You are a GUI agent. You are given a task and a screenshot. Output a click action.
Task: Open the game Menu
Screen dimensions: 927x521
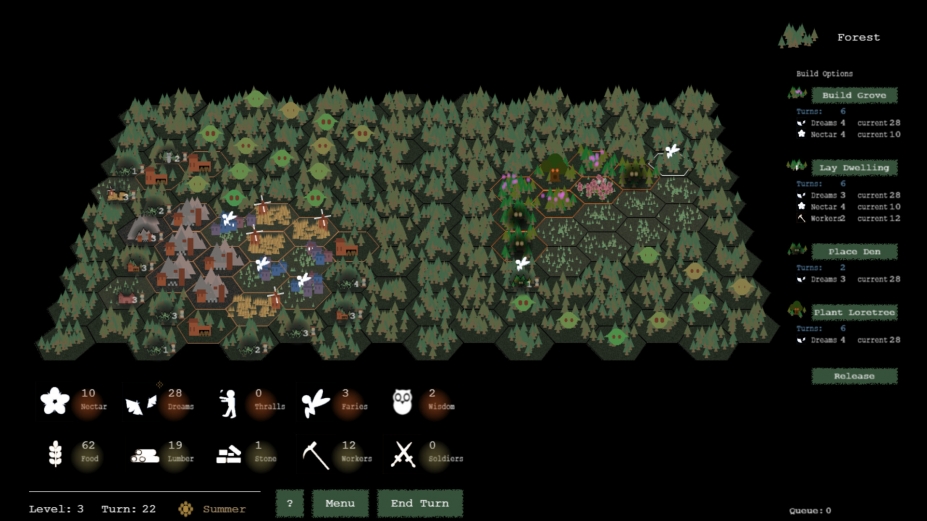point(340,503)
